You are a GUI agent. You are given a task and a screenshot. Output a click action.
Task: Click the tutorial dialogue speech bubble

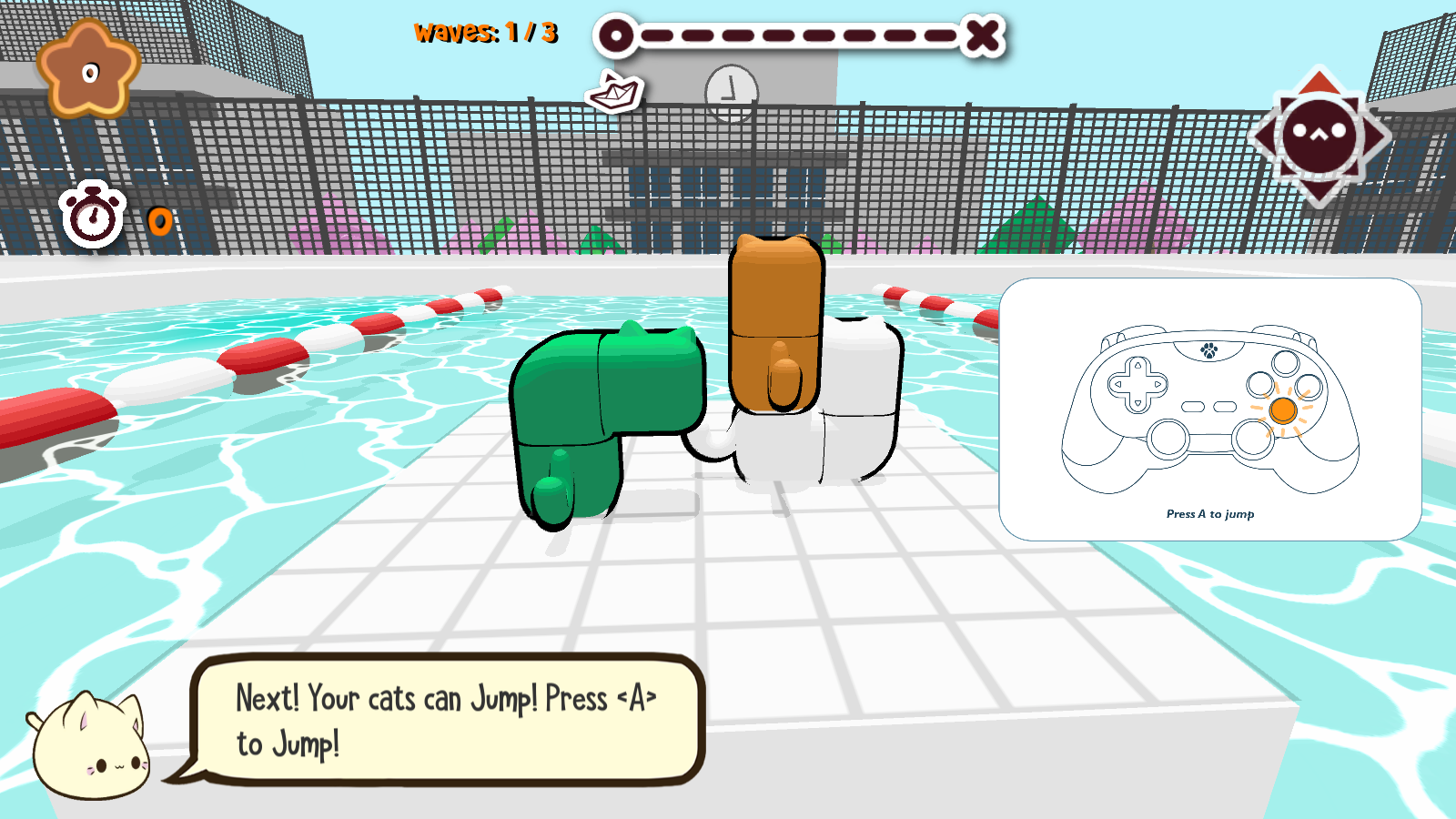(x=448, y=719)
